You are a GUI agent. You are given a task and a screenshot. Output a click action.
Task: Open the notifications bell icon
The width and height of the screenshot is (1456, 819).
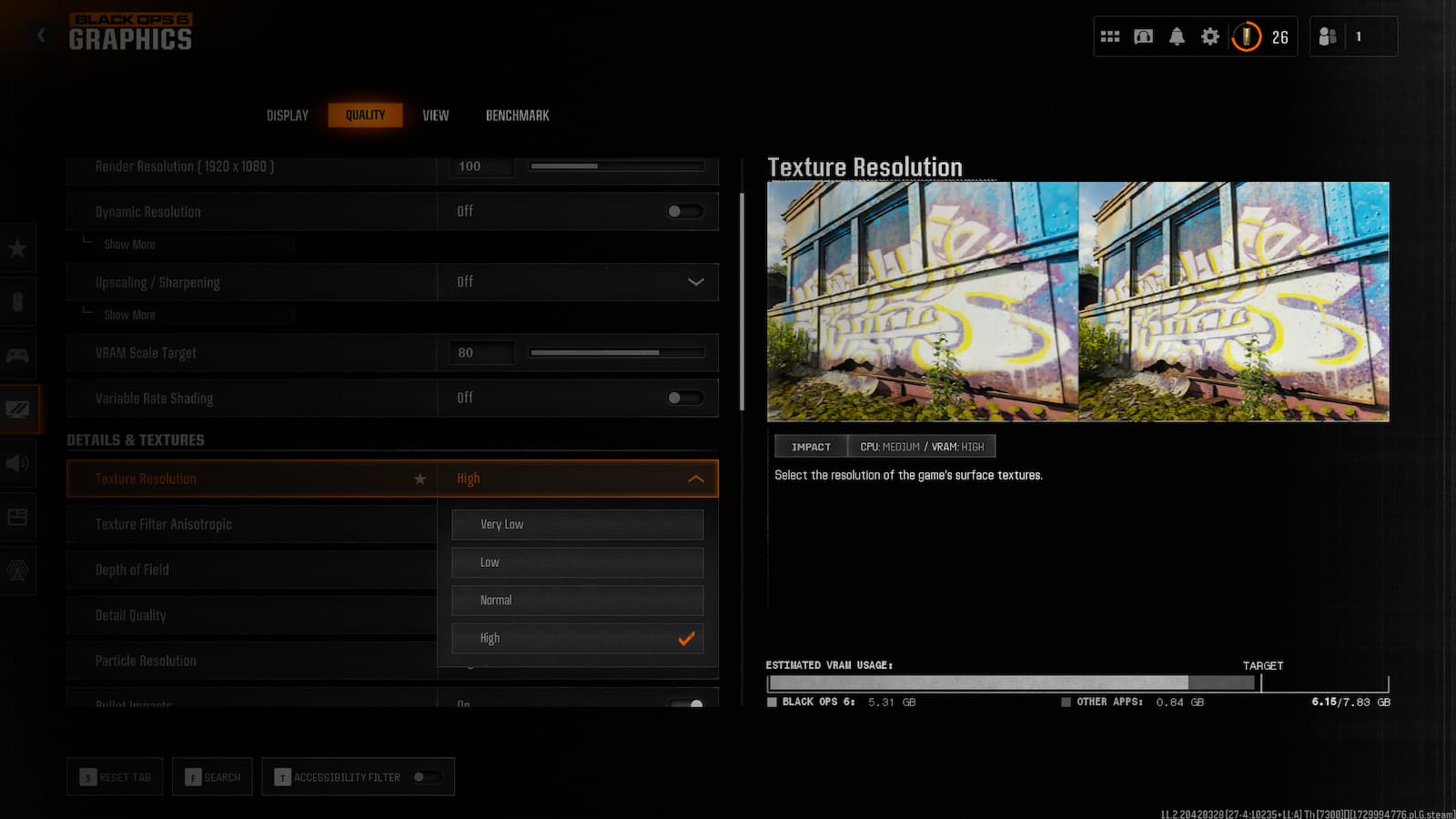click(x=1177, y=36)
